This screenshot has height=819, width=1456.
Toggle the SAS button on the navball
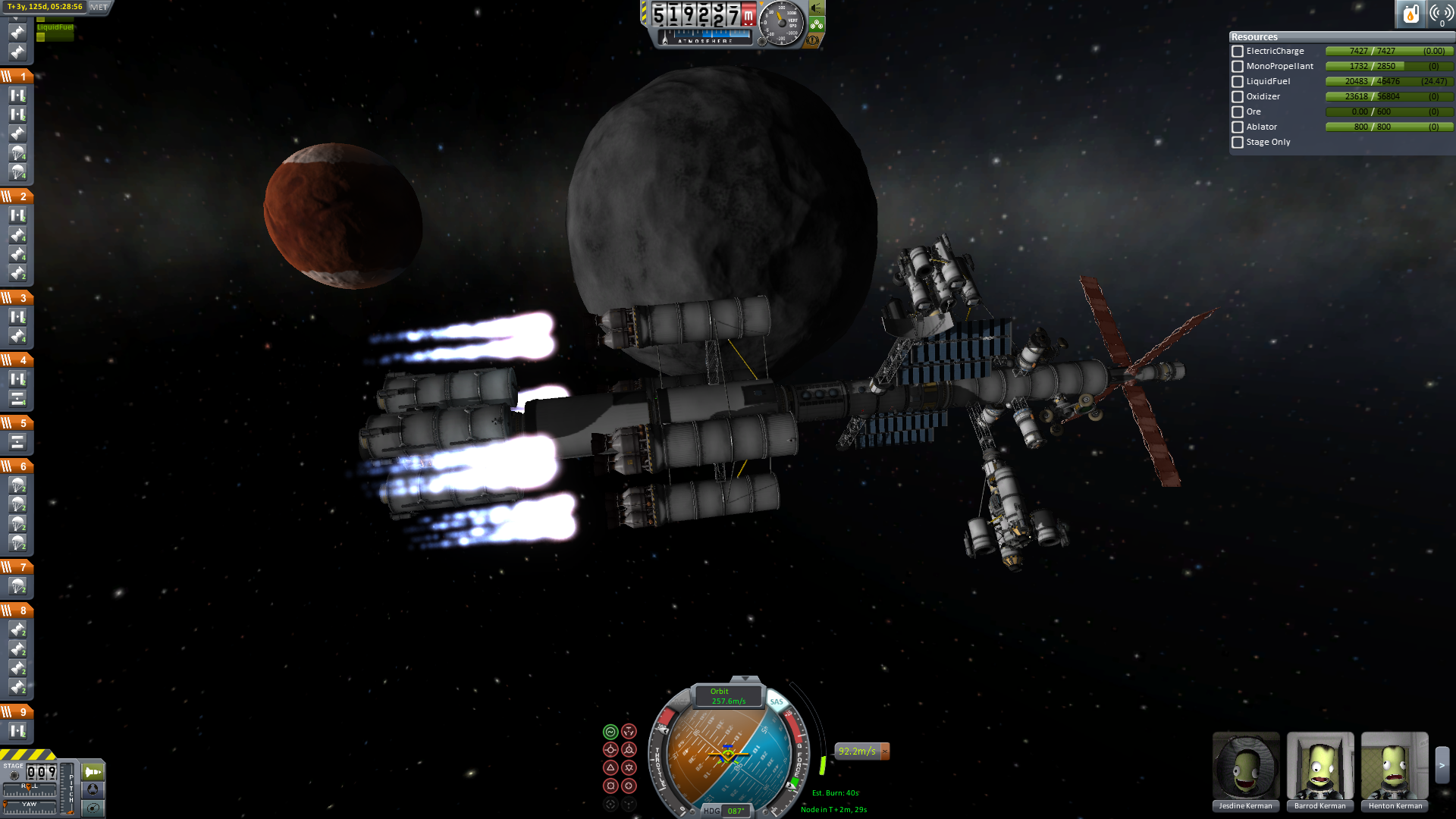[777, 701]
